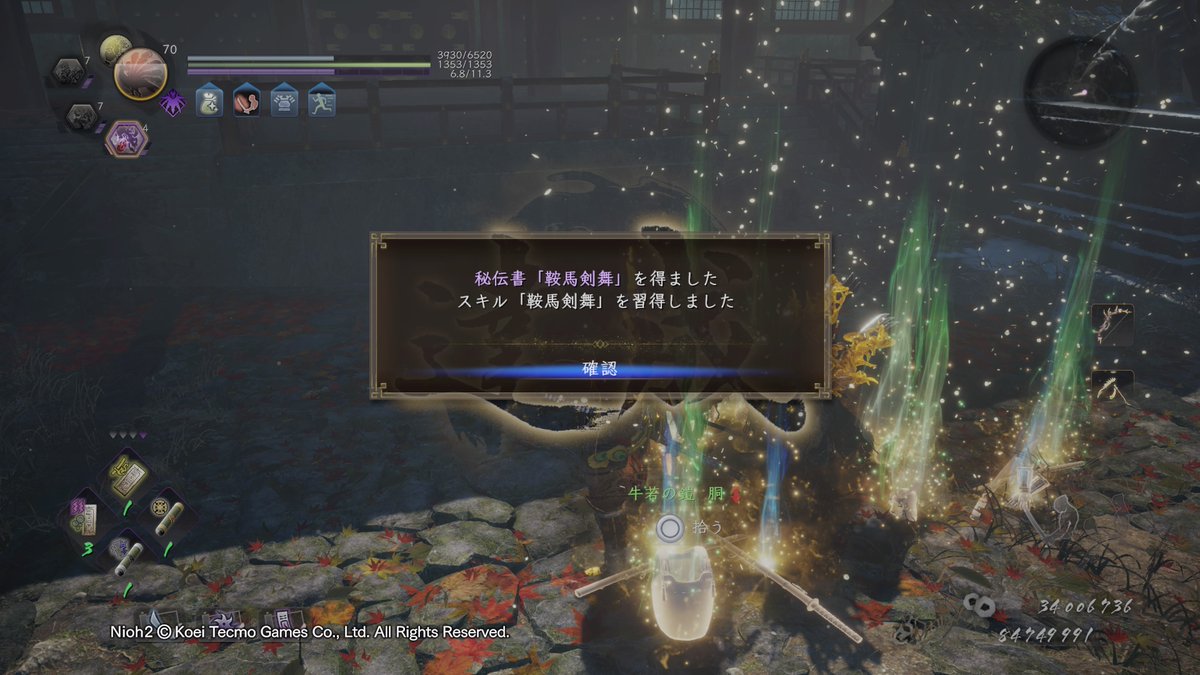
Task: Inspect the treasure sack buff icon
Action: tap(209, 100)
